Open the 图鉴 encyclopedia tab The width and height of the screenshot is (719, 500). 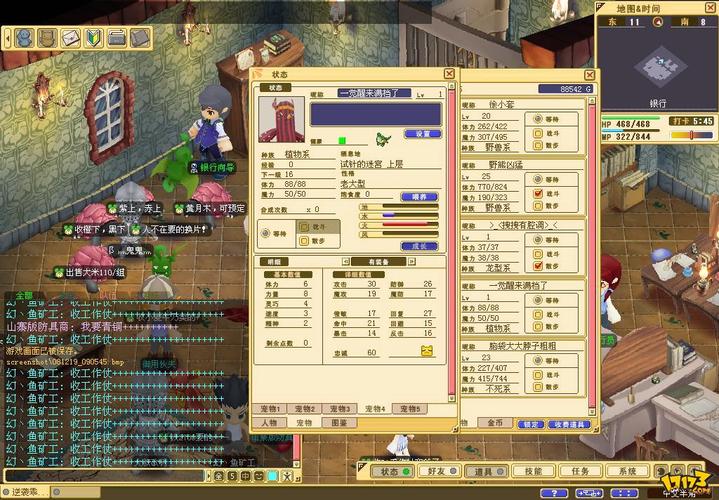pyautogui.click(x=338, y=423)
